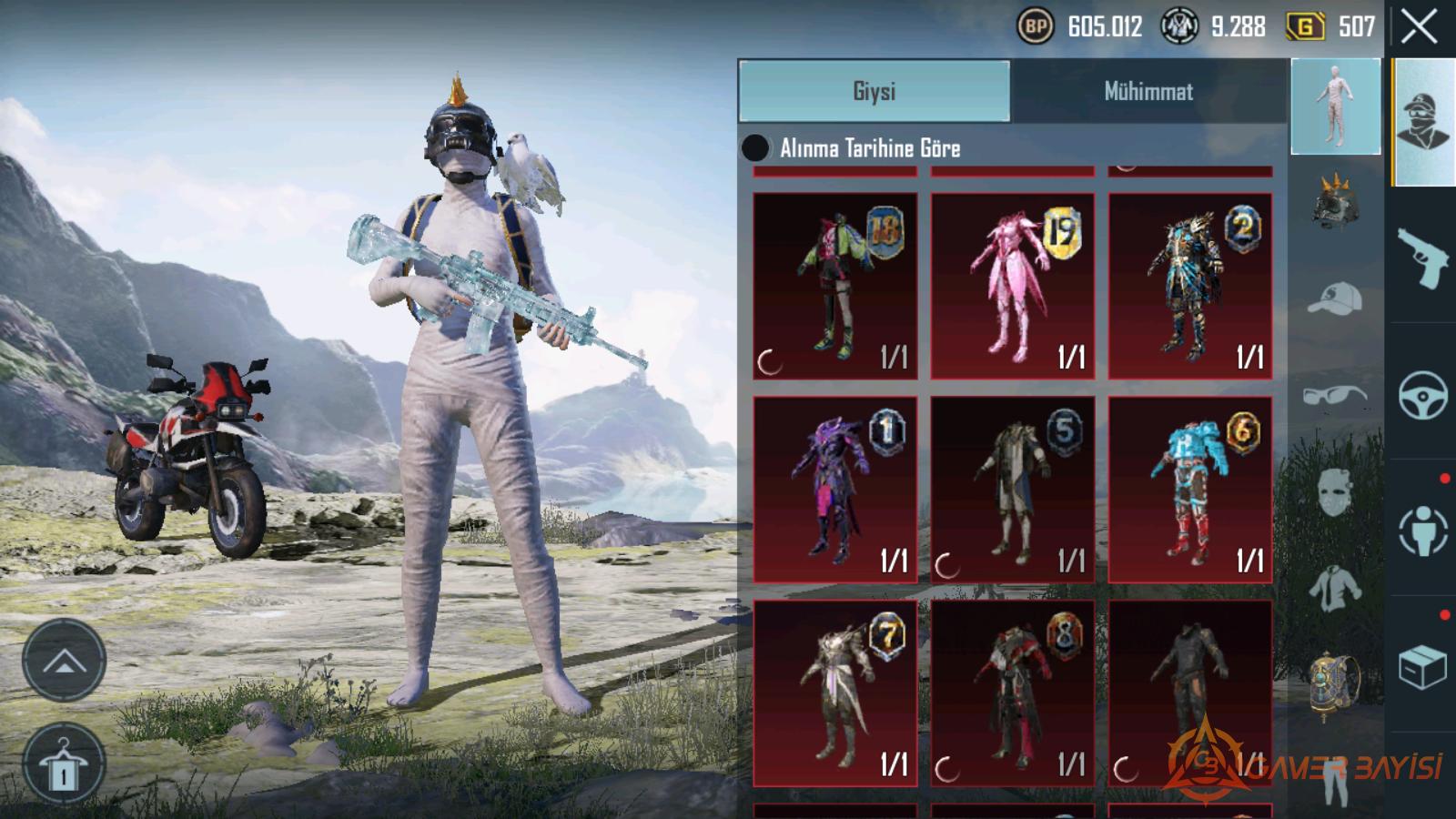Click the hanger wardrobe button
The width and height of the screenshot is (1456, 819).
point(64,763)
